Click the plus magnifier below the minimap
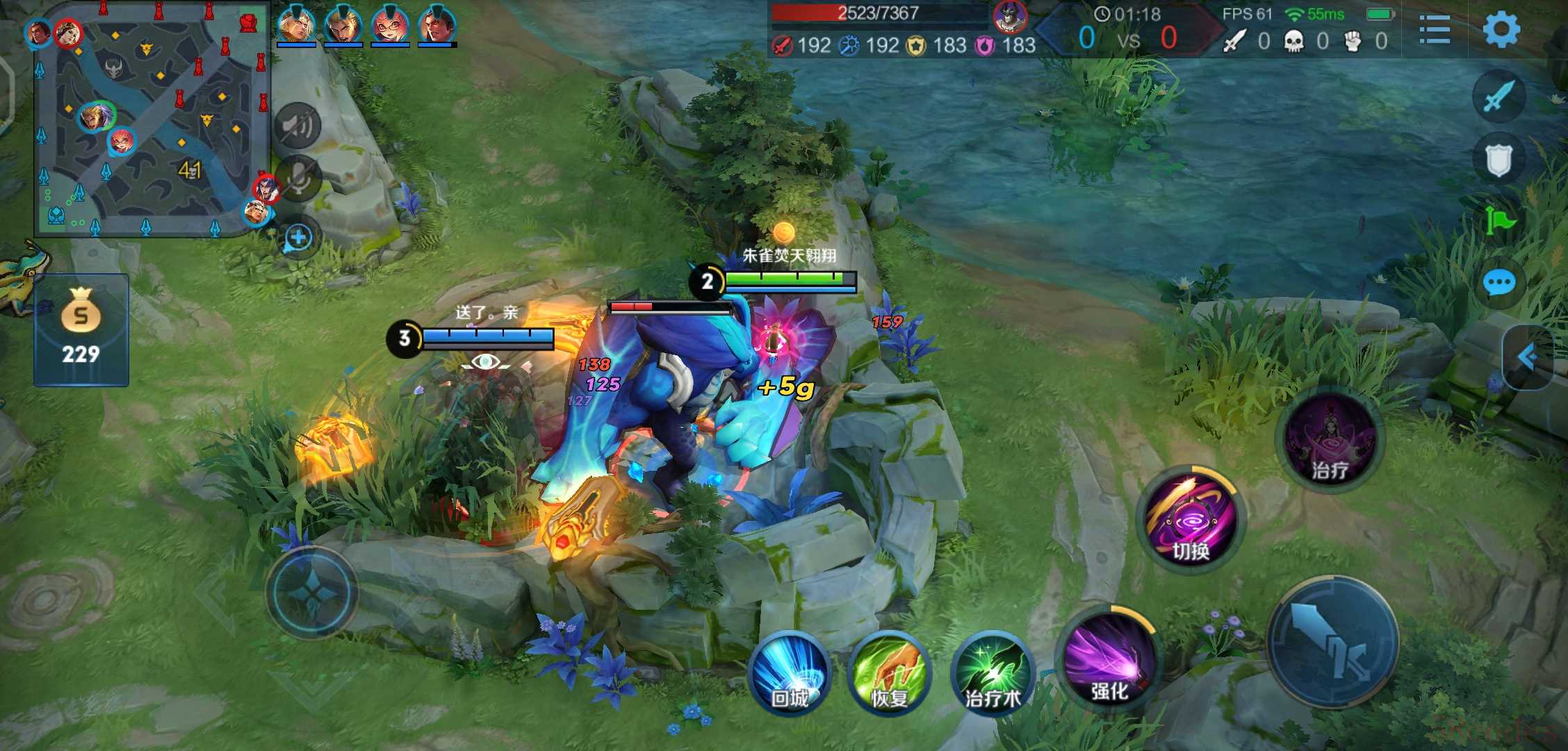 tap(299, 238)
